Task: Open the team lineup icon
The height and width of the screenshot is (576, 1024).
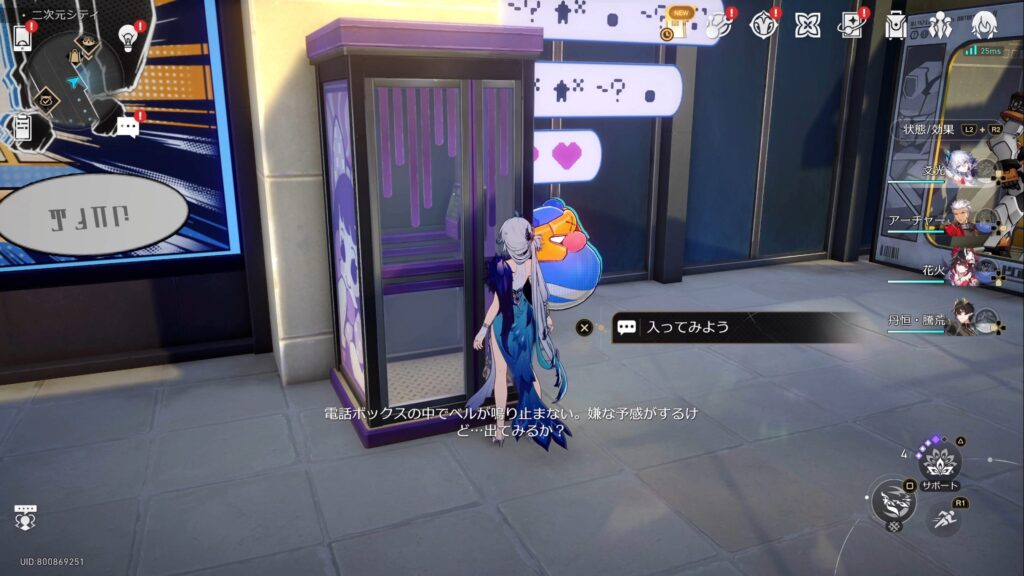Action: click(939, 25)
